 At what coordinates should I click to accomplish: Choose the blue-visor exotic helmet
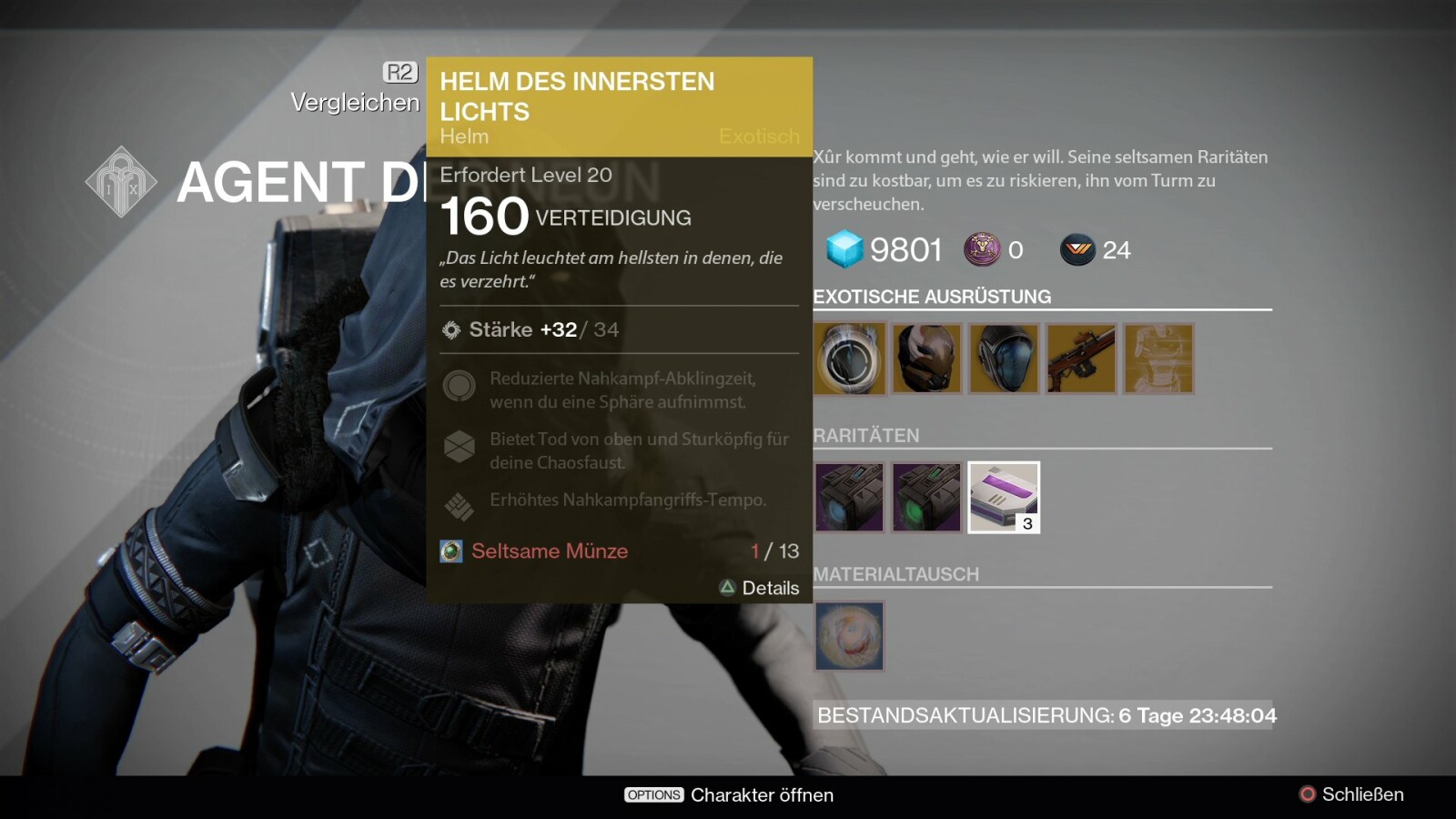1004,359
